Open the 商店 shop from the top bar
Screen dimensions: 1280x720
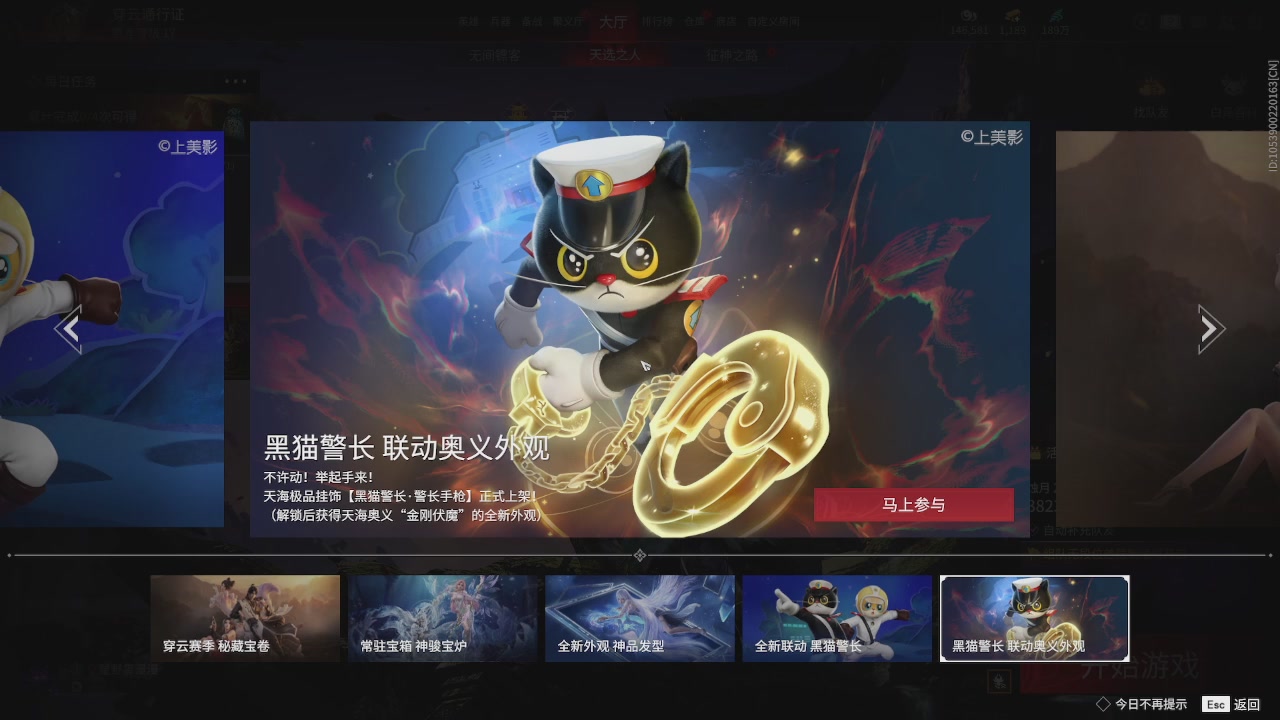click(x=728, y=22)
